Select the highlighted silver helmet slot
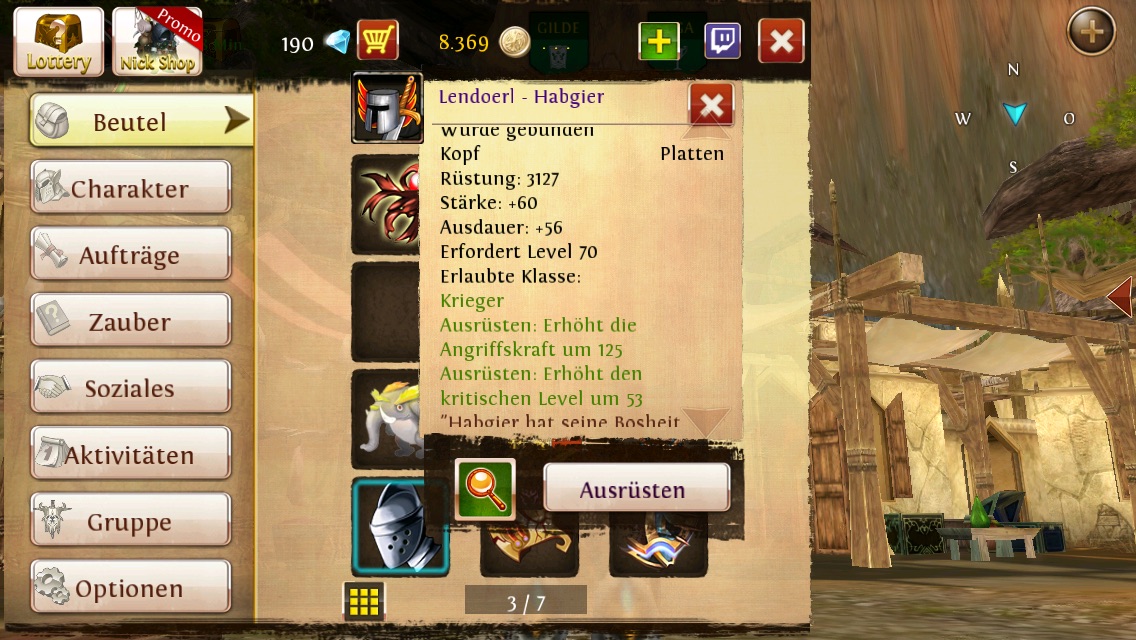The image size is (1136, 640). 399,526
